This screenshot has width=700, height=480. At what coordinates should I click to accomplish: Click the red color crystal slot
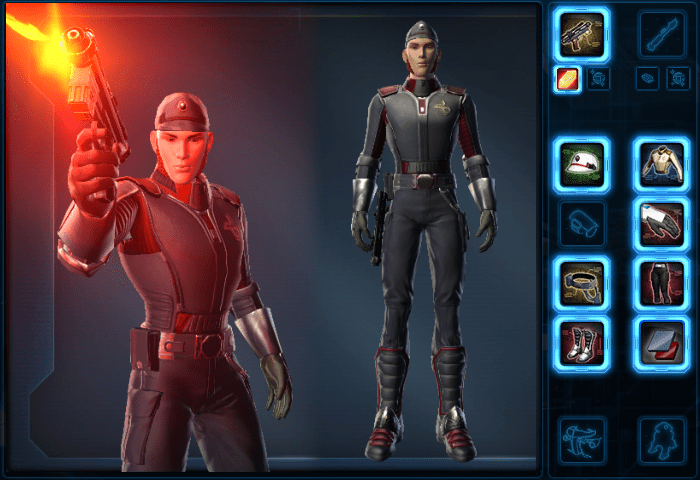pyautogui.click(x=568, y=80)
